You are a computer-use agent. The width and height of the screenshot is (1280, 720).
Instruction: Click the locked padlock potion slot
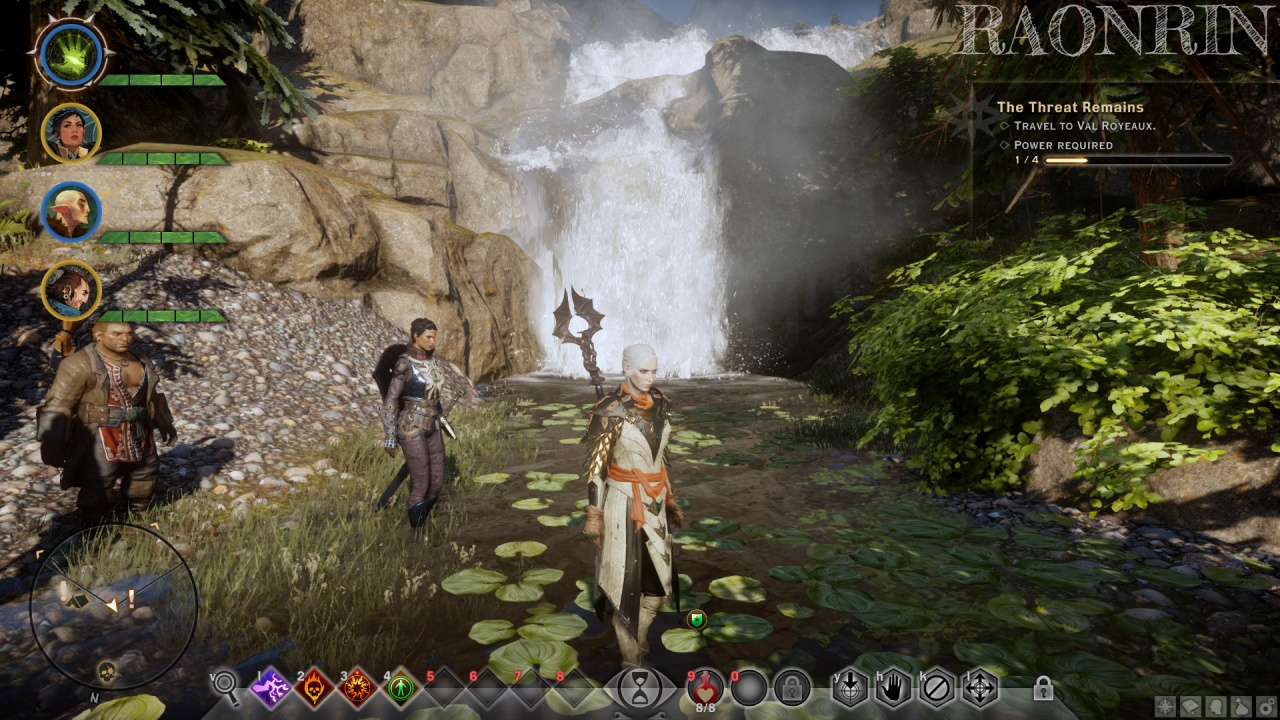(791, 688)
